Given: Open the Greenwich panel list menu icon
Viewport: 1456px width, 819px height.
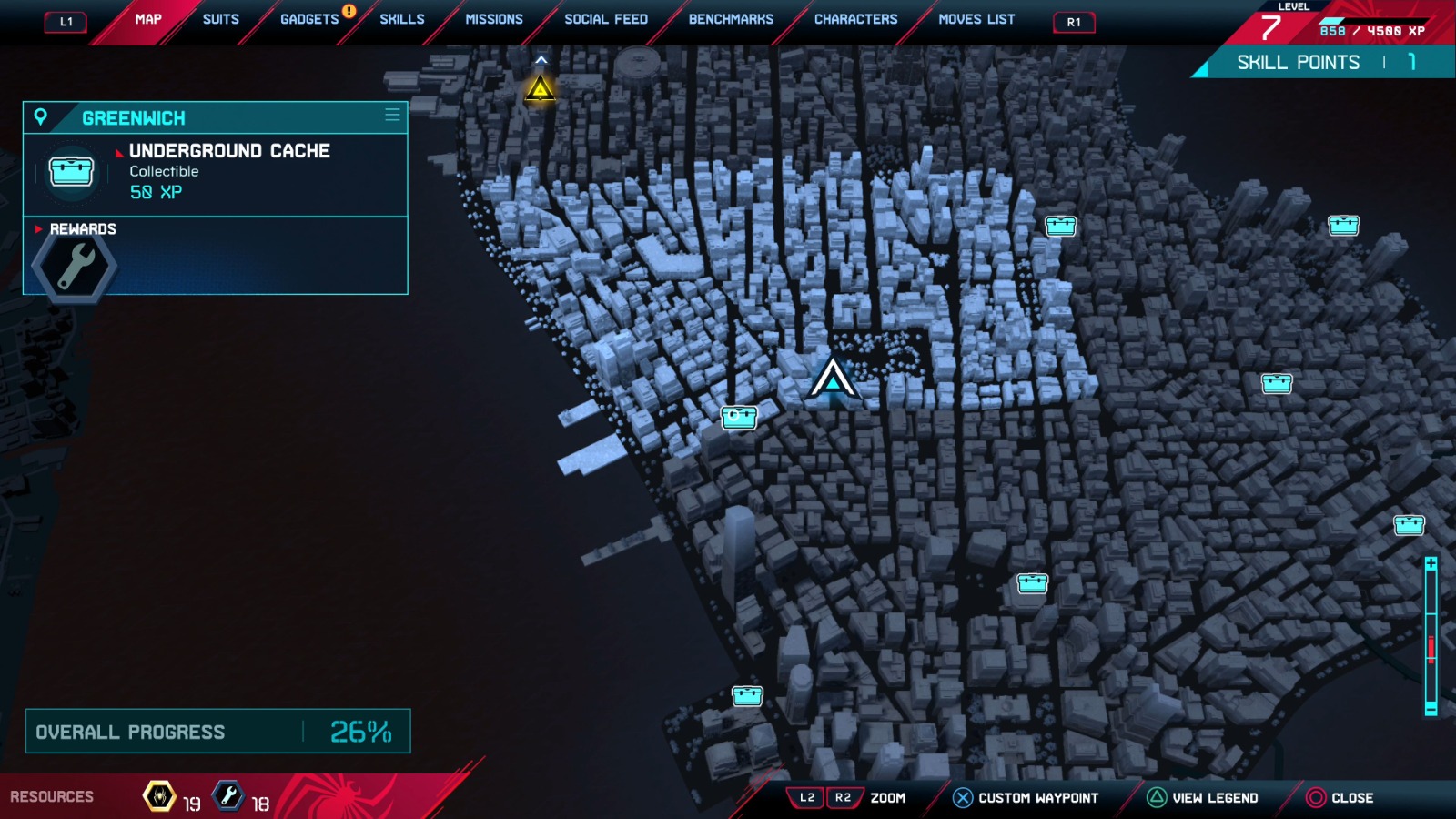Looking at the screenshot, I should [392, 115].
